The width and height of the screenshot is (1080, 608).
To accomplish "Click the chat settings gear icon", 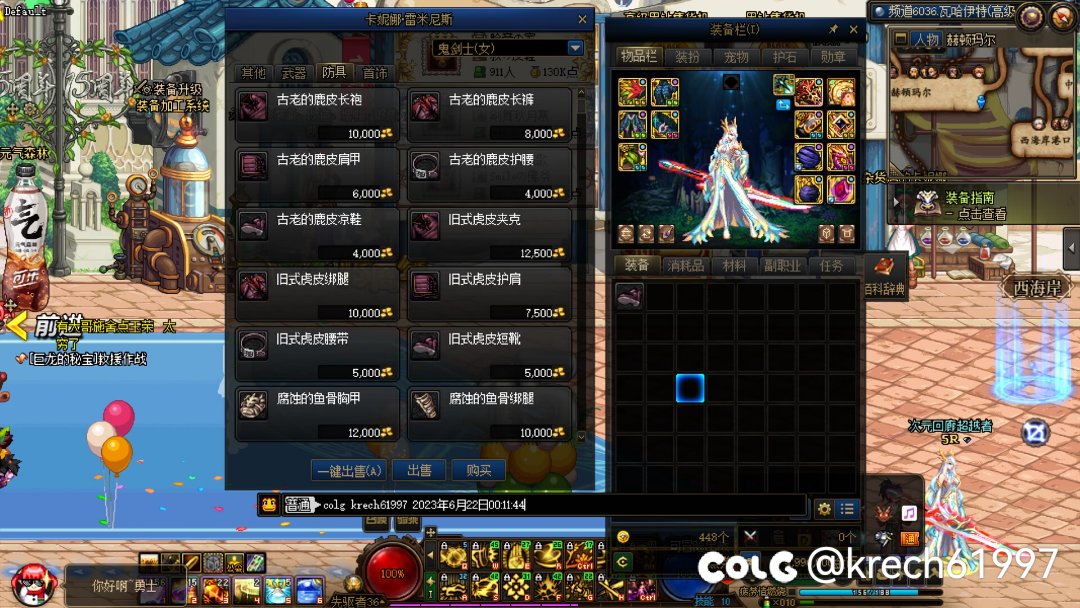I will click(x=824, y=508).
